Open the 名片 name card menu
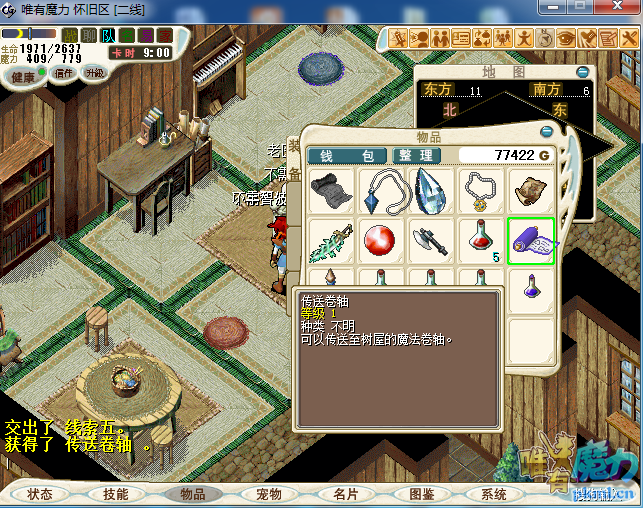The image size is (643, 508). [345, 494]
